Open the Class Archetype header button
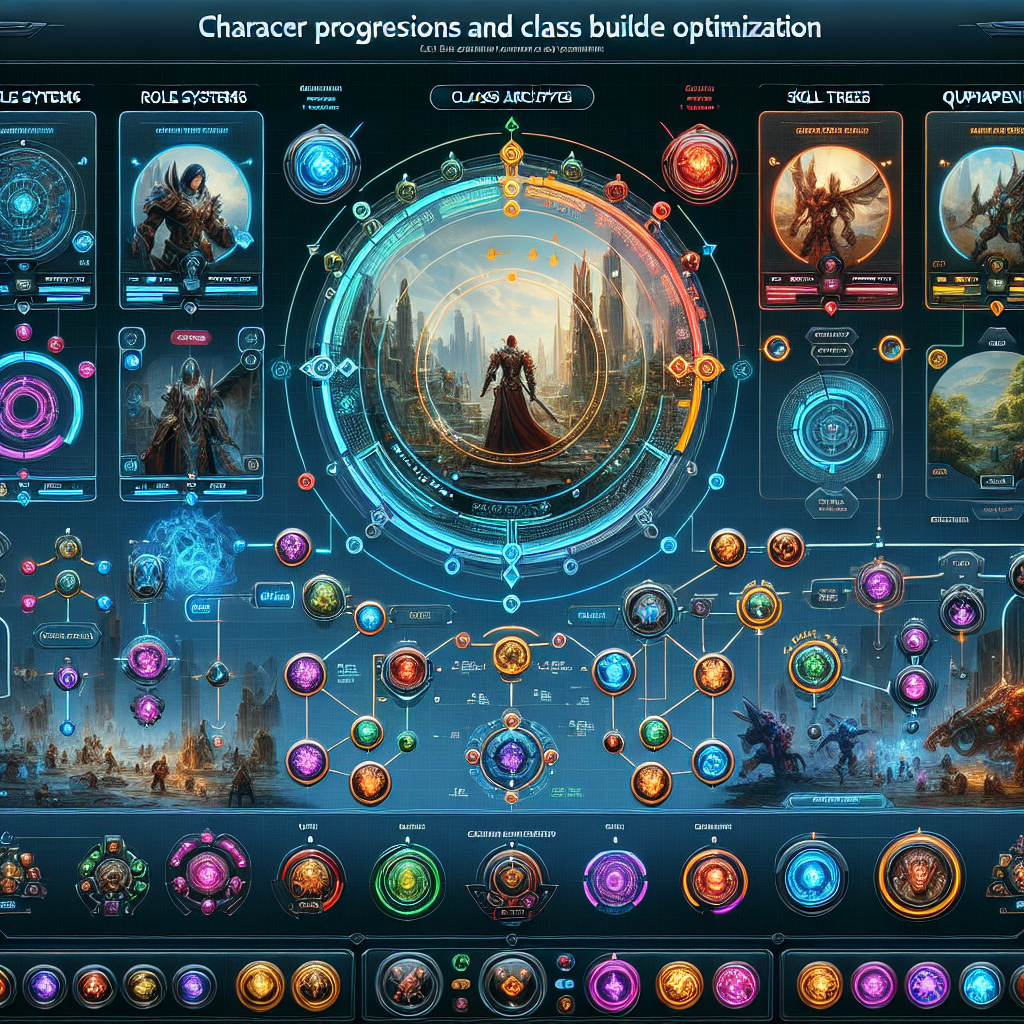Image resolution: width=1024 pixels, height=1024 pixels. click(x=512, y=97)
